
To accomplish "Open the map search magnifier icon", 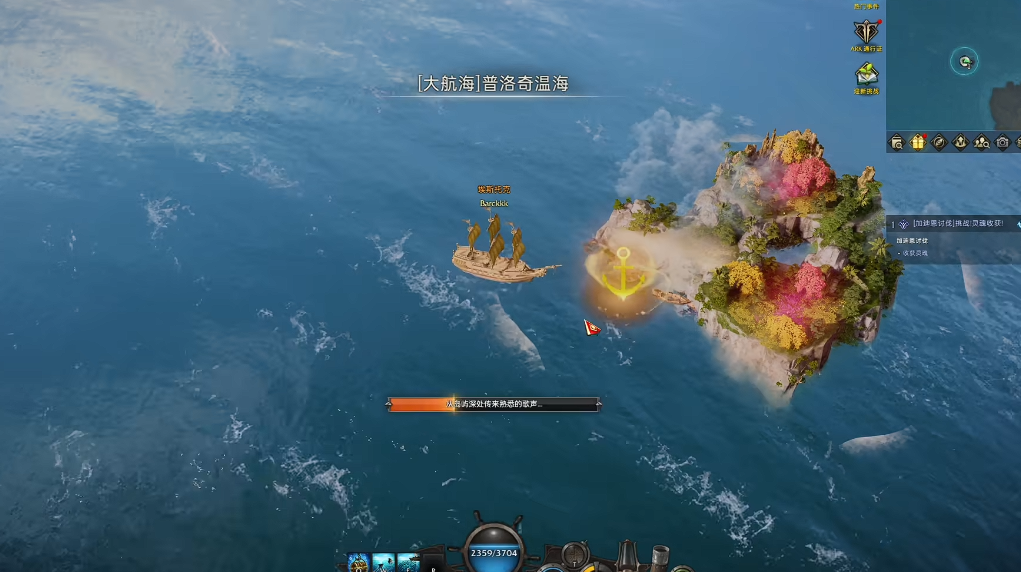I will click(897, 142).
